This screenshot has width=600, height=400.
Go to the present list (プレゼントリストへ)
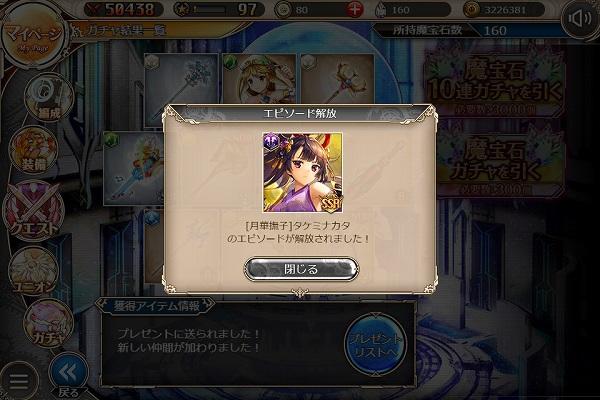click(375, 347)
